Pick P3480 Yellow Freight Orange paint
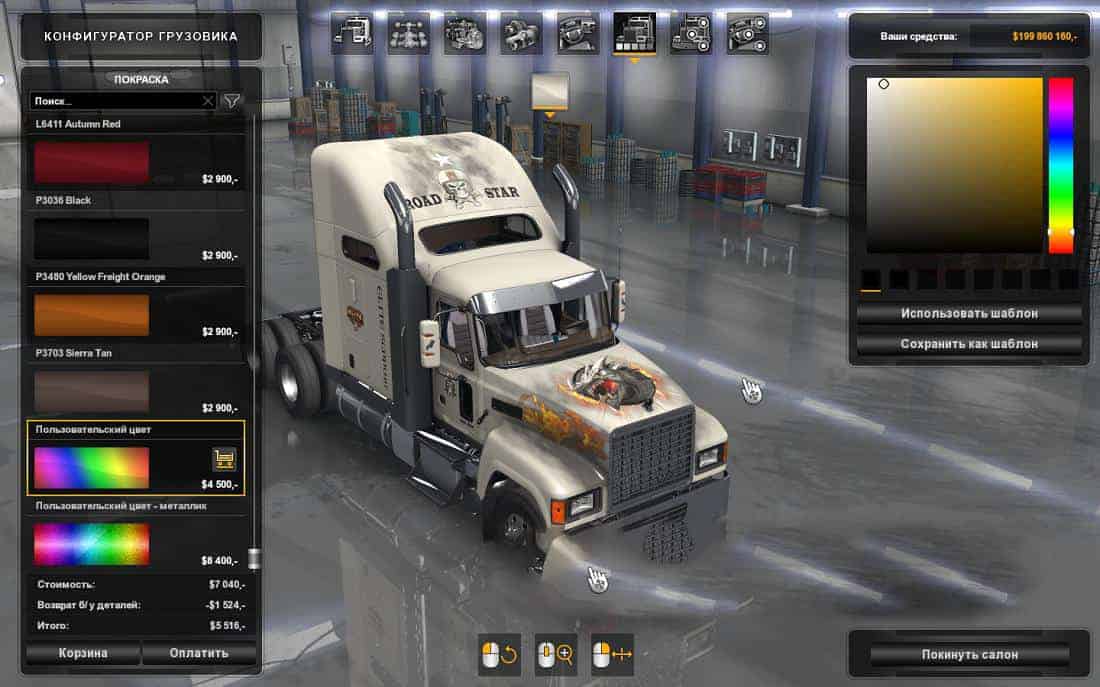1100x687 pixels. pos(92,314)
